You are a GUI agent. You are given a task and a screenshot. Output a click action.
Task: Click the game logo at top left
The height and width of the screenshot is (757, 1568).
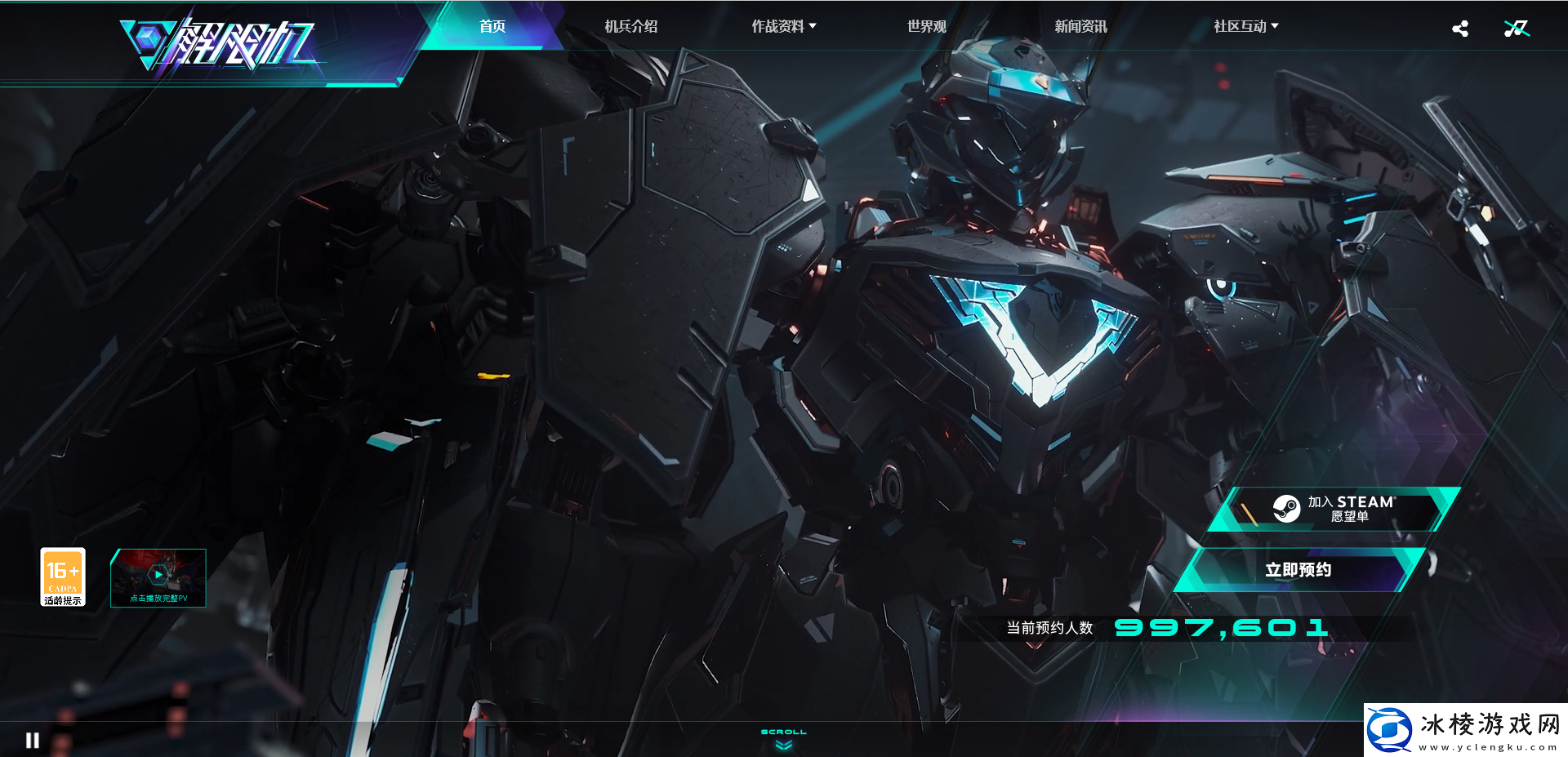coord(220,45)
